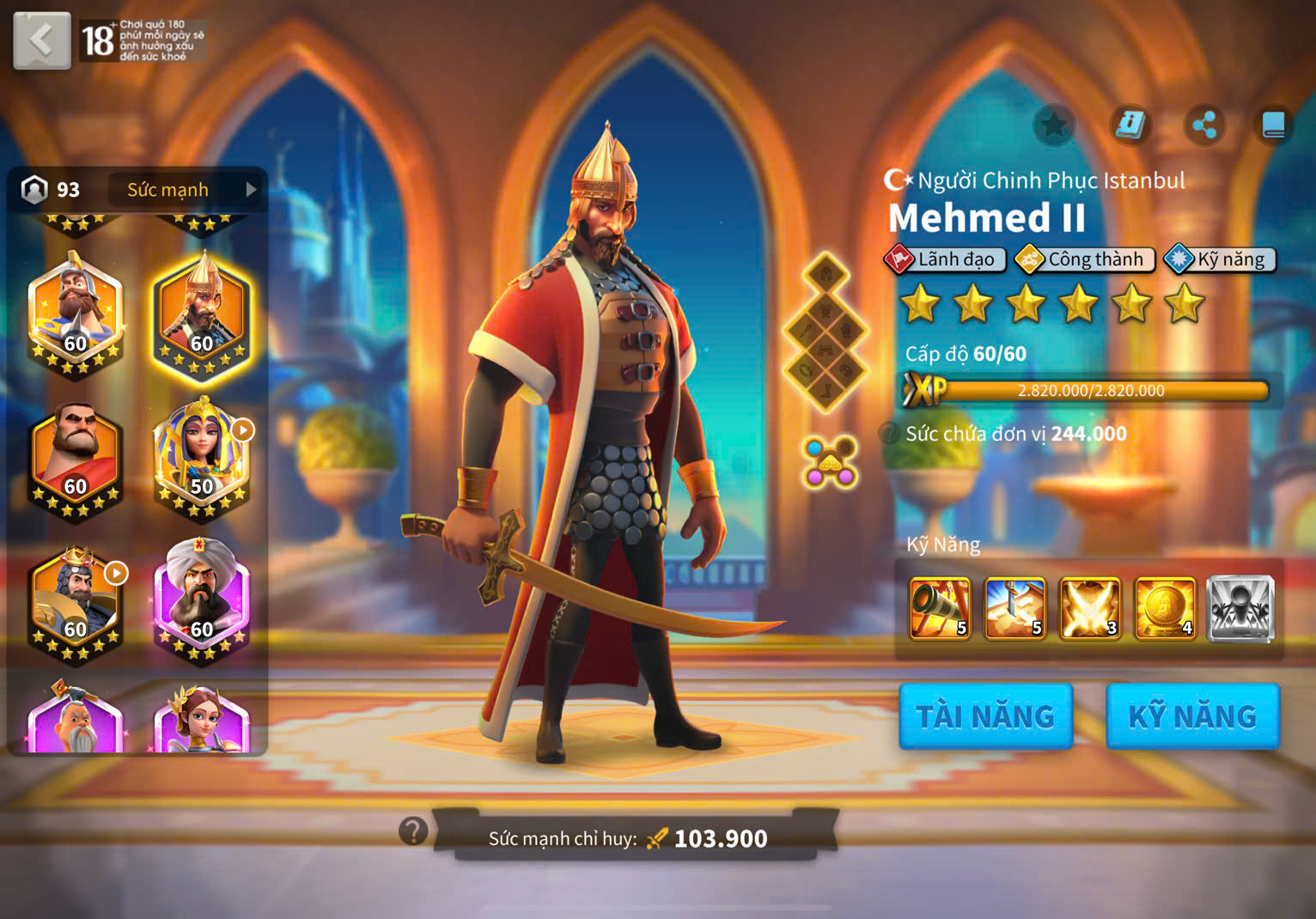Go back with the arrow button

click(41, 40)
